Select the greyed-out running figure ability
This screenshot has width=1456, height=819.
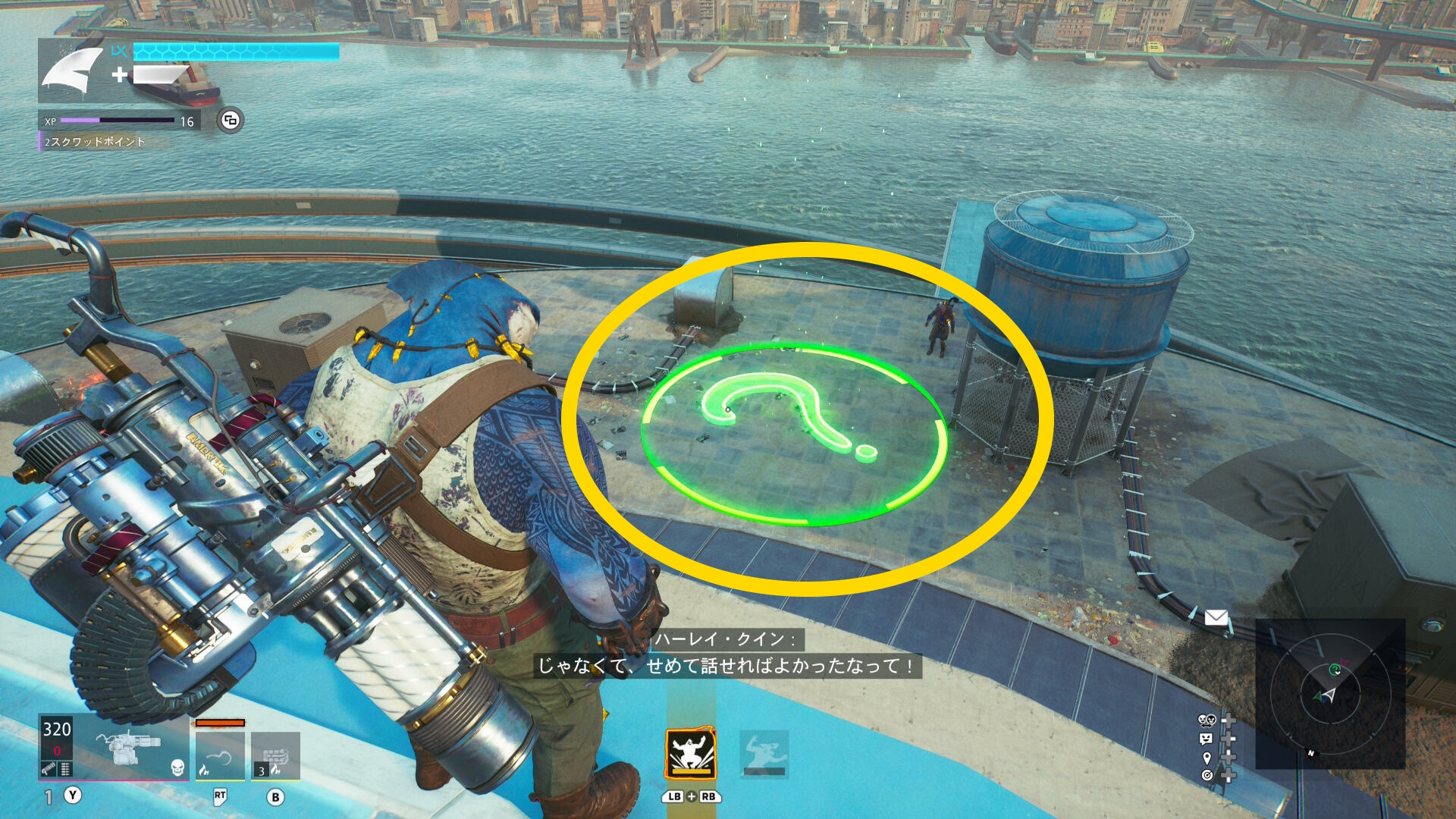pyautogui.click(x=764, y=754)
